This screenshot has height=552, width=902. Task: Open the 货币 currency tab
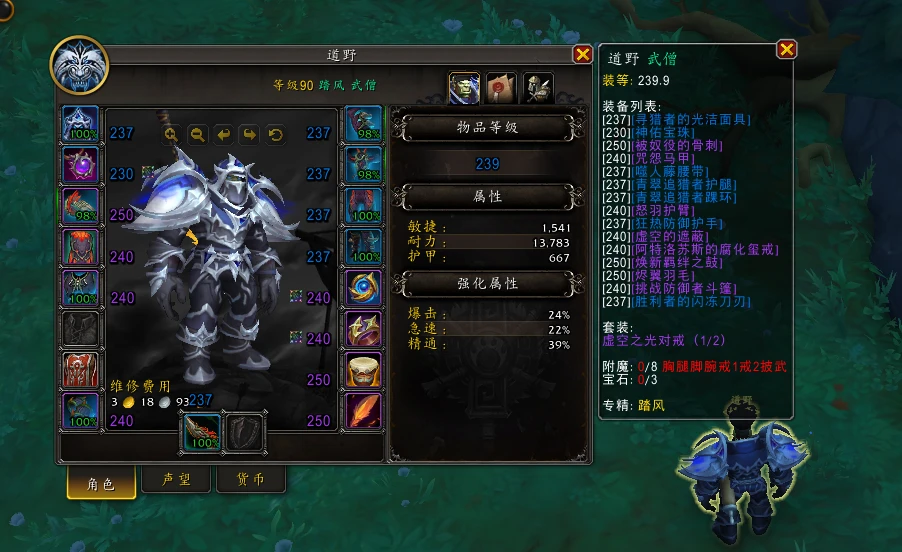pyautogui.click(x=250, y=480)
